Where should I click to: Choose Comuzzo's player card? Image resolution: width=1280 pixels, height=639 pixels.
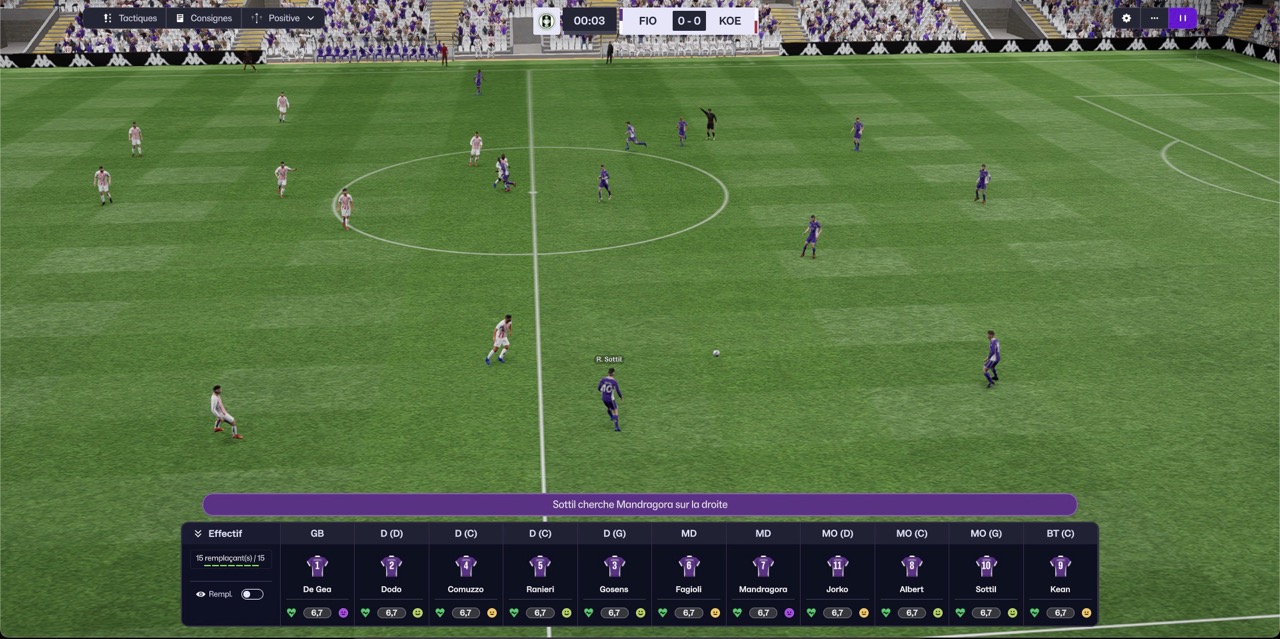pyautogui.click(x=466, y=573)
